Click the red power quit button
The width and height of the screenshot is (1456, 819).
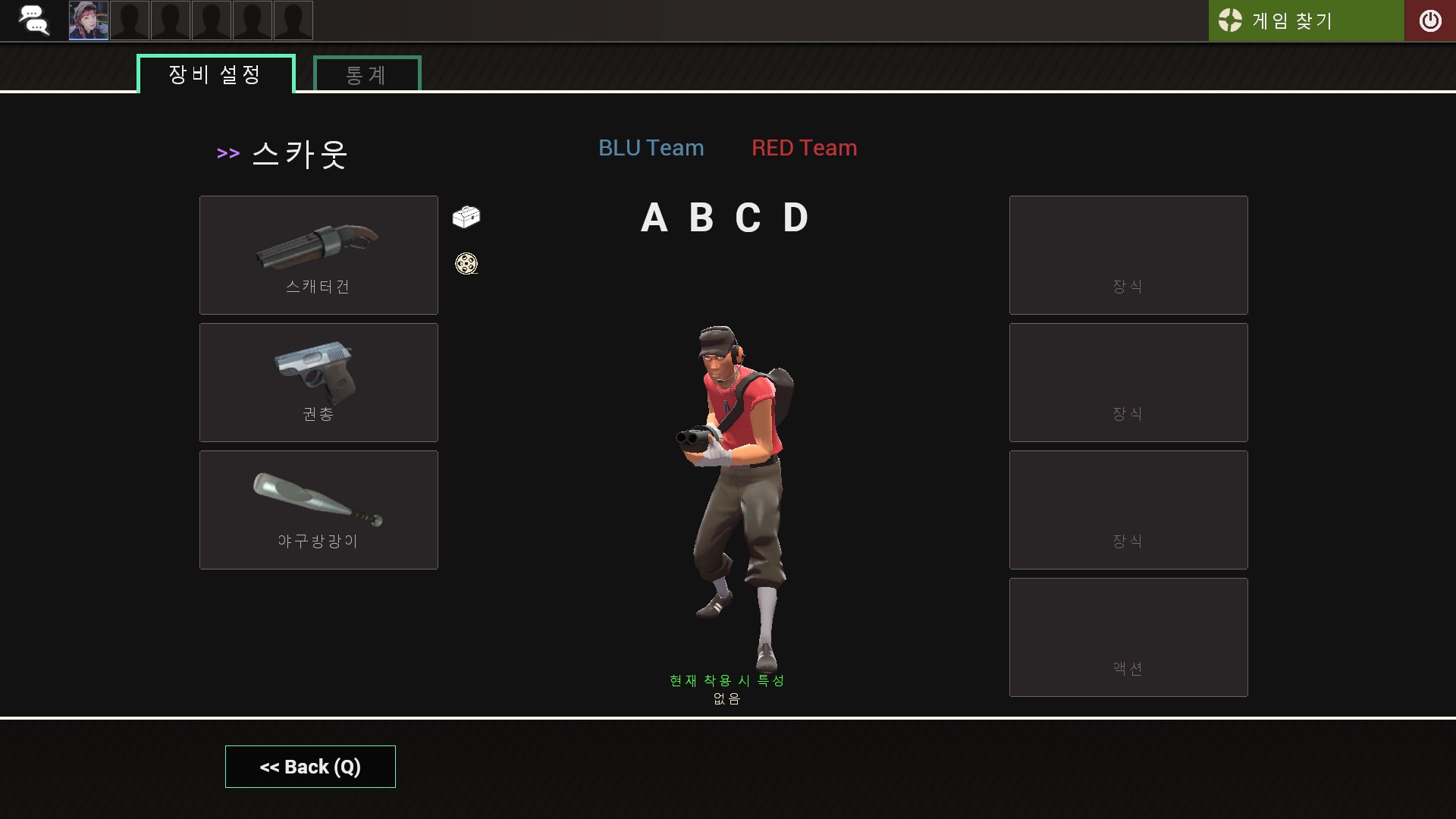coord(1429,20)
